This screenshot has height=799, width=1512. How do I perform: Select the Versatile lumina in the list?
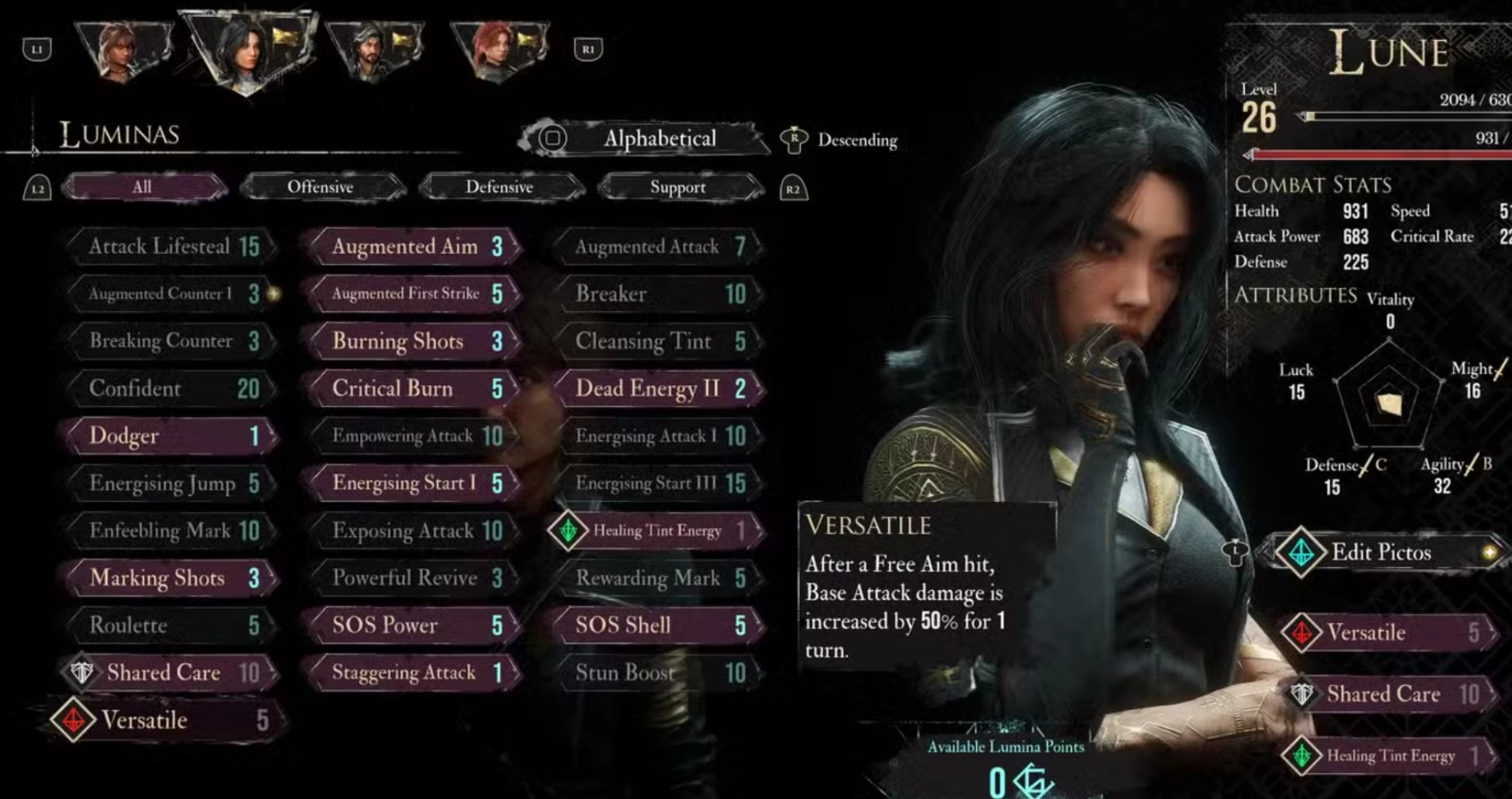[x=165, y=720]
